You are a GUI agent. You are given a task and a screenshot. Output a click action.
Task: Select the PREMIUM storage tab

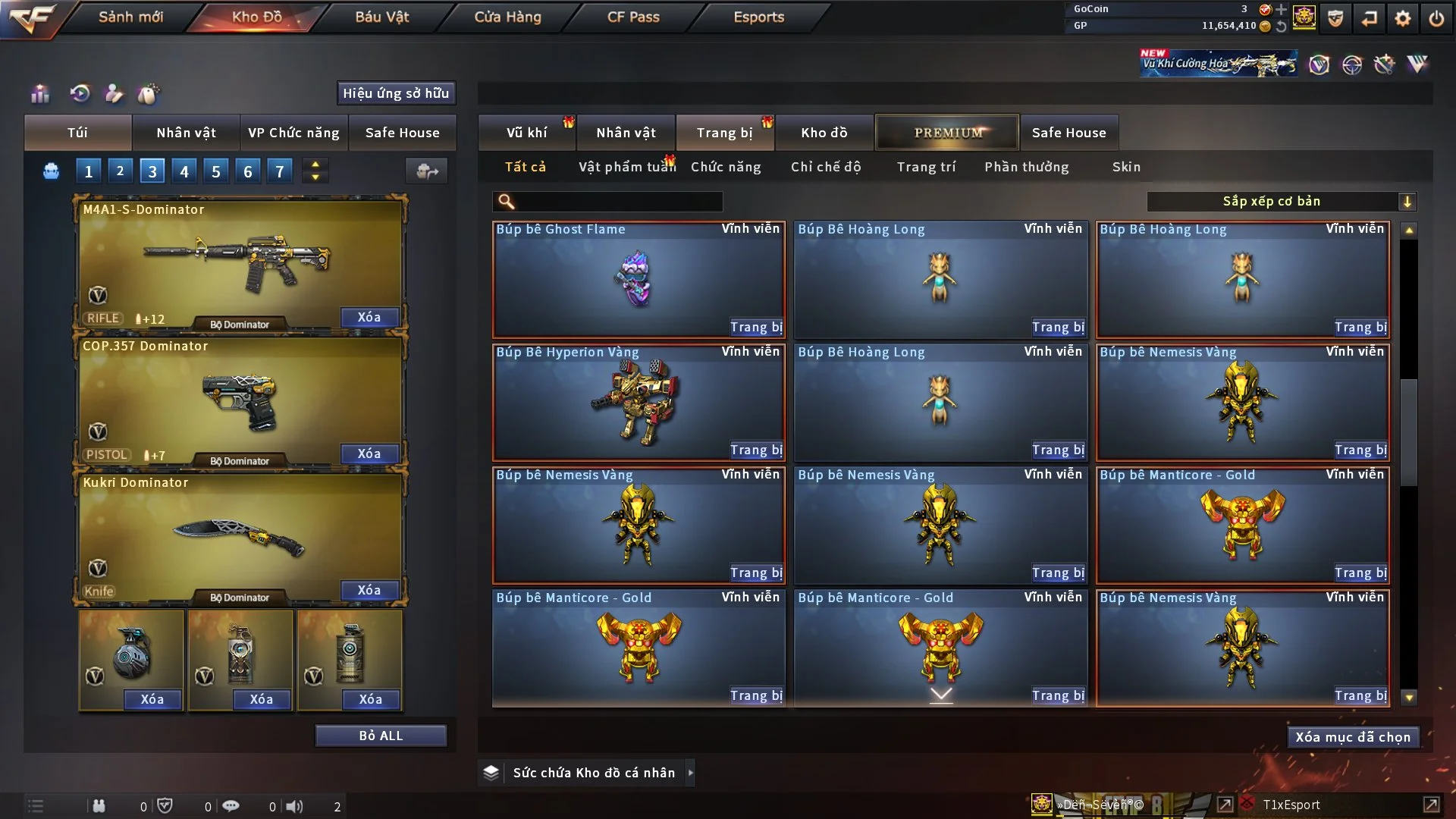click(x=947, y=133)
